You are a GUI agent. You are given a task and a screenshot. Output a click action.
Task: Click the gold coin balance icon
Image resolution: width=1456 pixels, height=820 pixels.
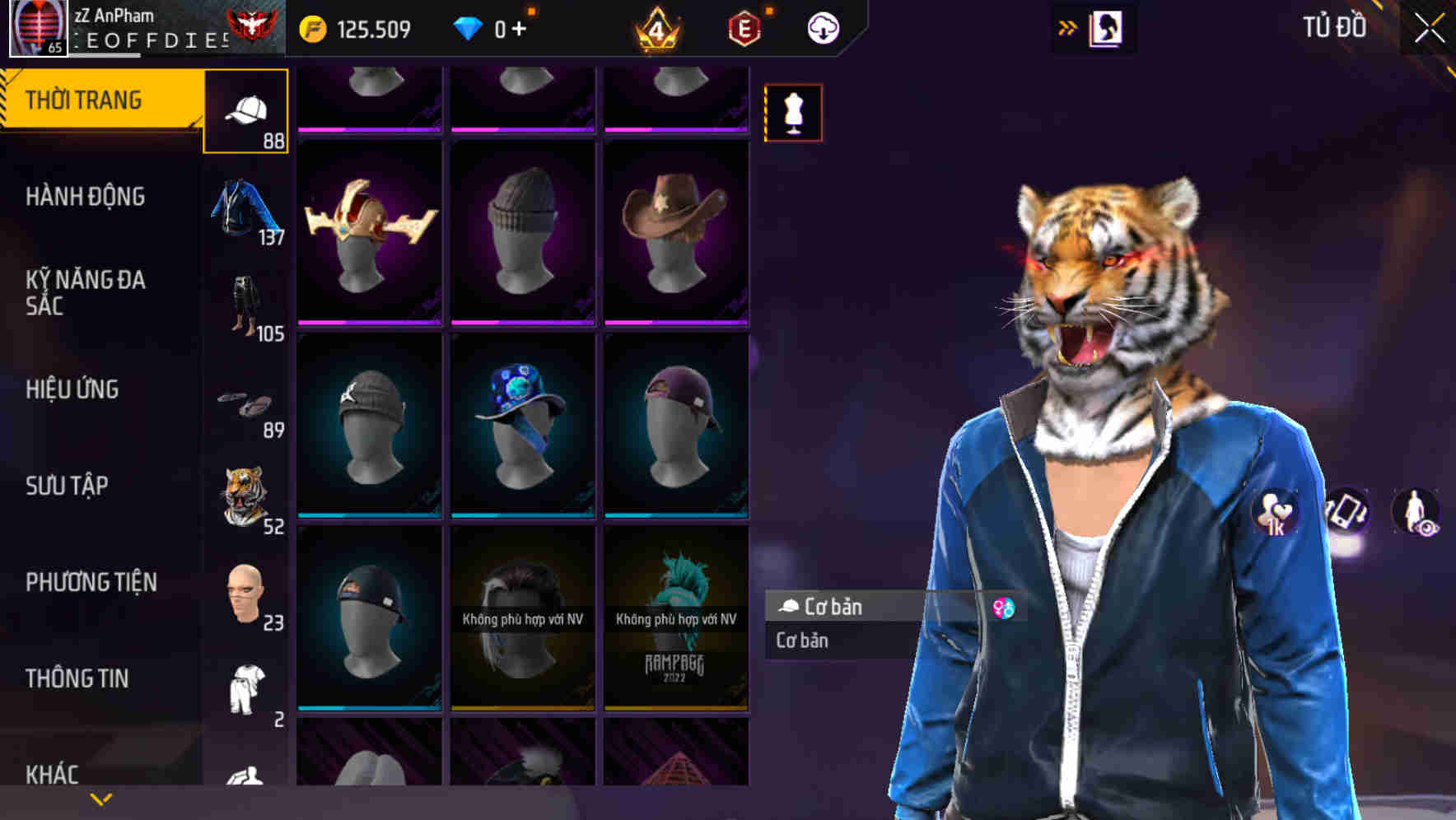click(x=313, y=27)
